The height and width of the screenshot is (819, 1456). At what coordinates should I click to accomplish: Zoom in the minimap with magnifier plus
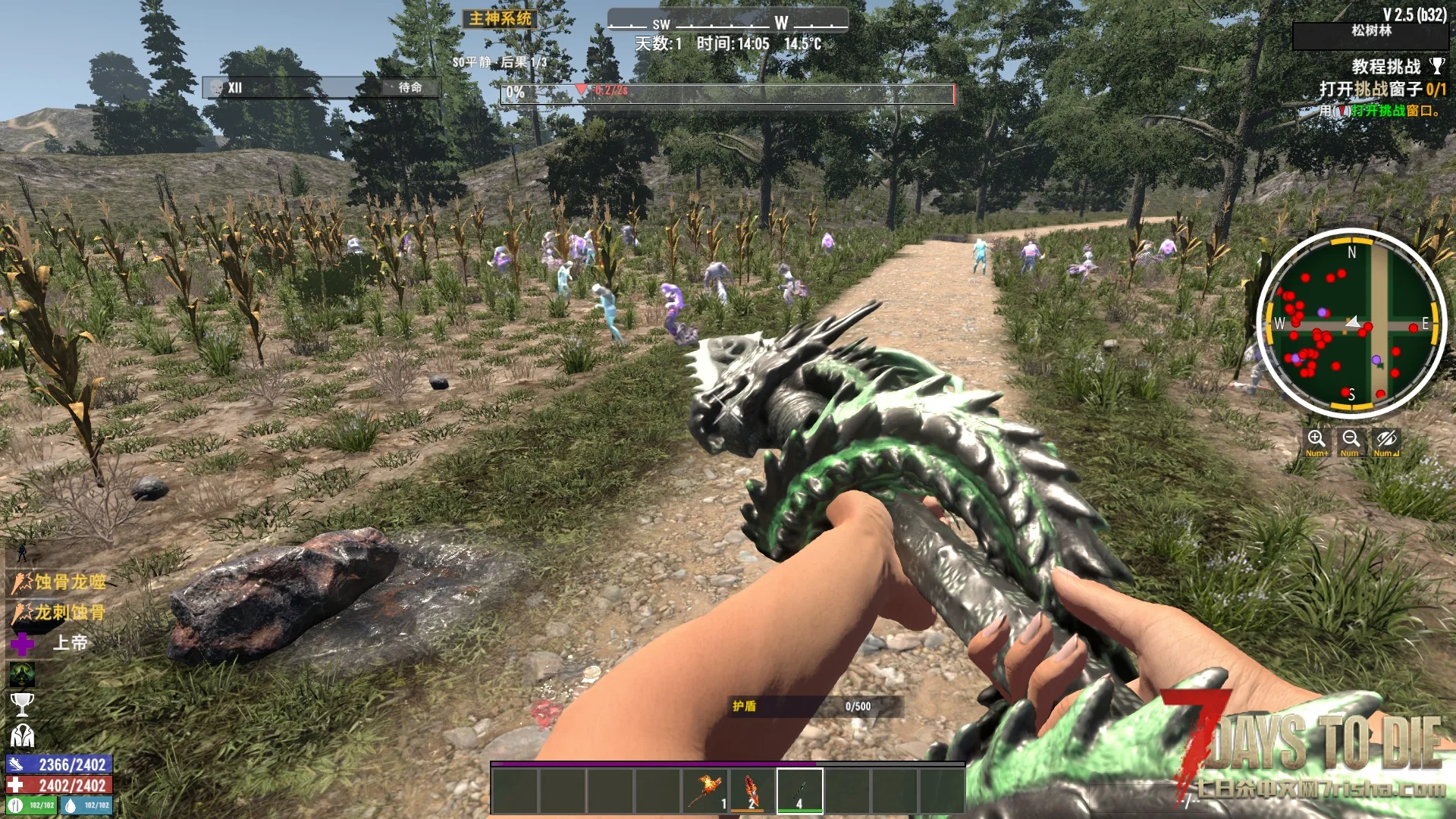coord(1316,441)
